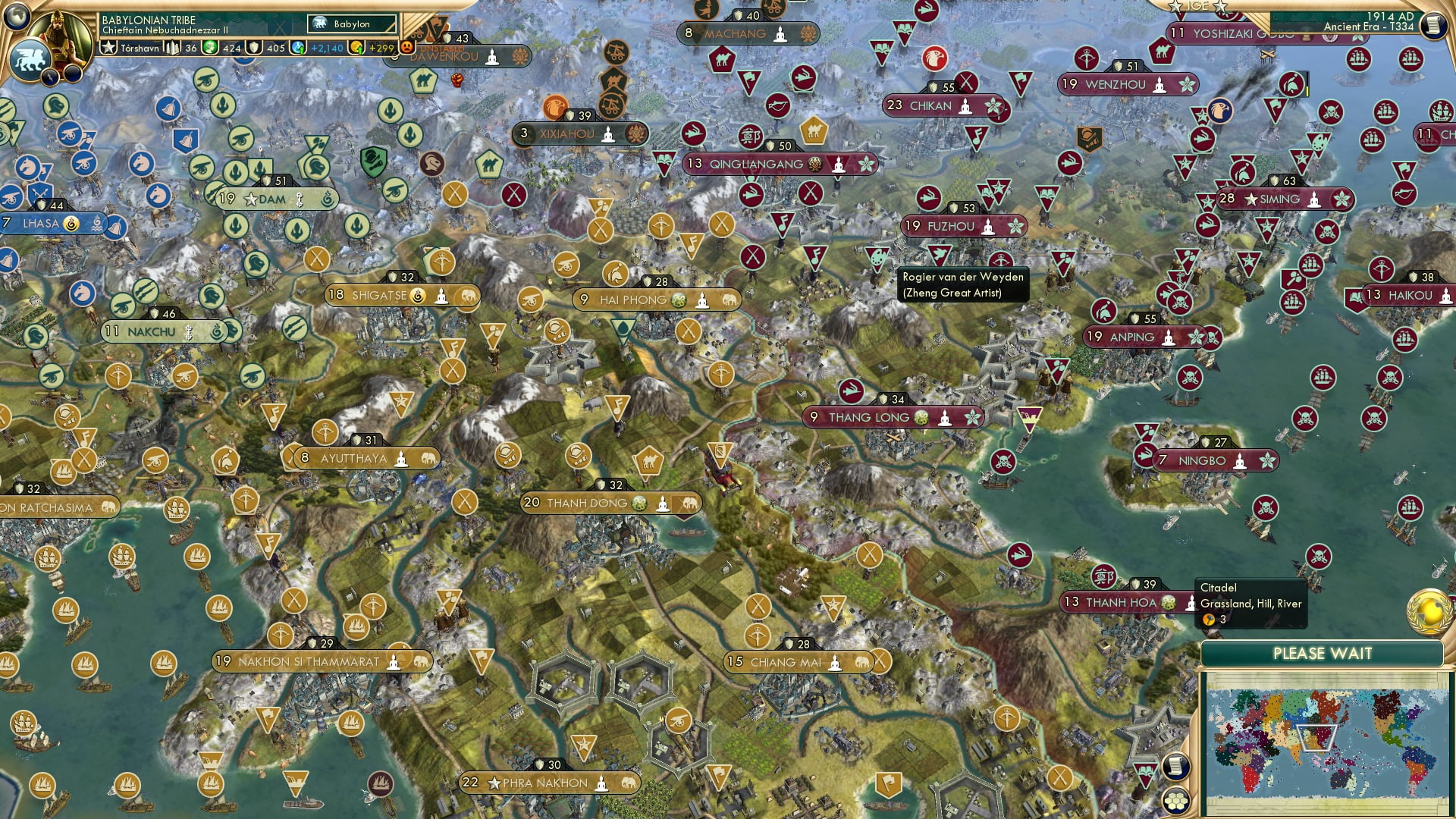Click the golden notification bubble above Please Wait
The height and width of the screenshot is (819, 1456).
(x=1429, y=609)
